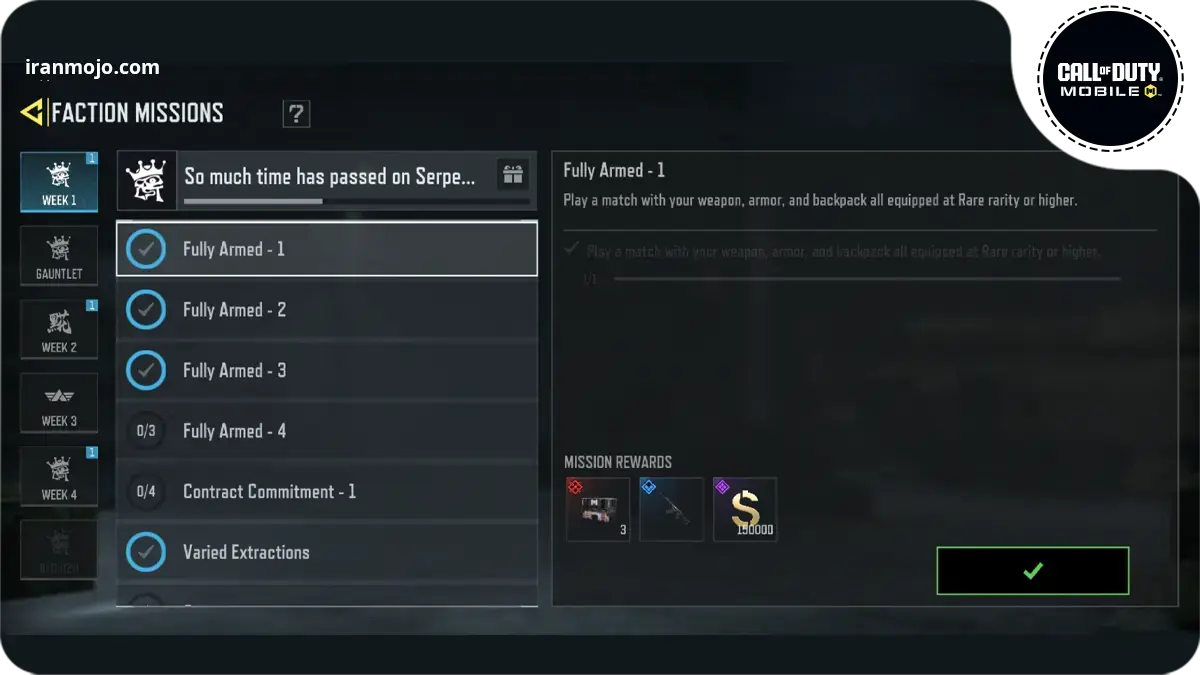Switch to the Week 1 tab

(59, 182)
